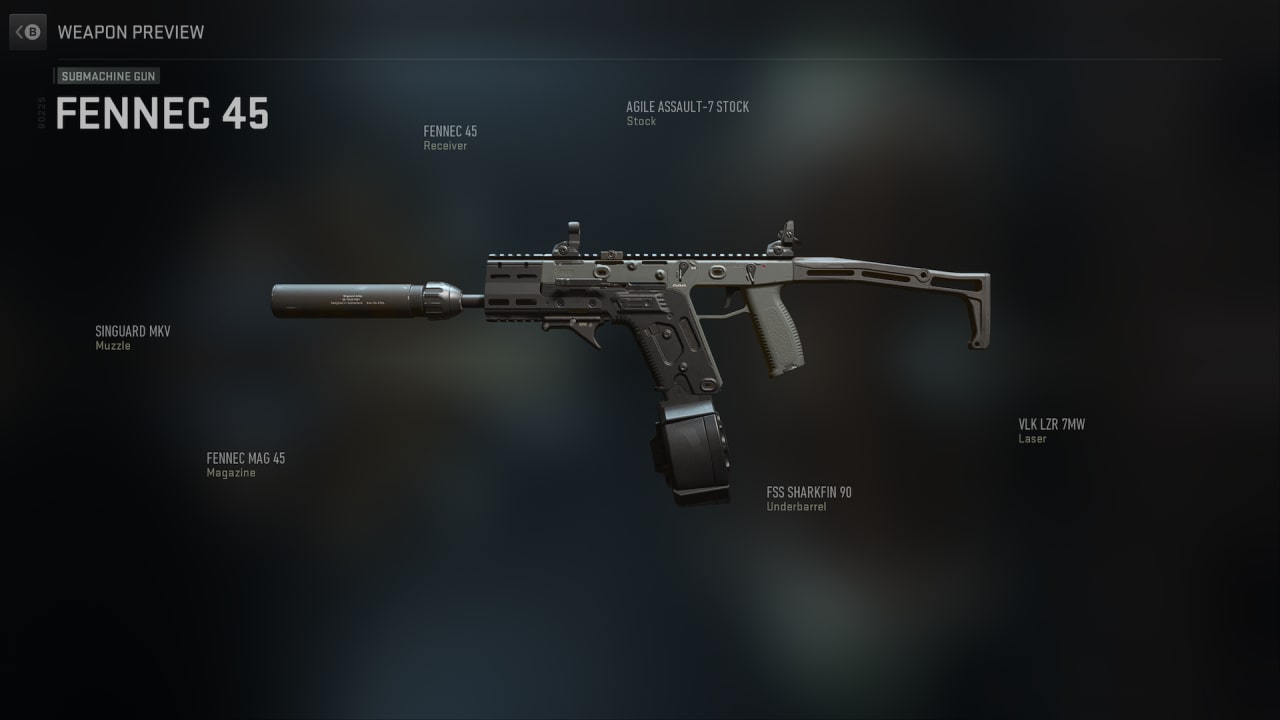Open the Submachine Gun category tab
Screen dimensions: 1280x720
pyautogui.click(x=108, y=76)
